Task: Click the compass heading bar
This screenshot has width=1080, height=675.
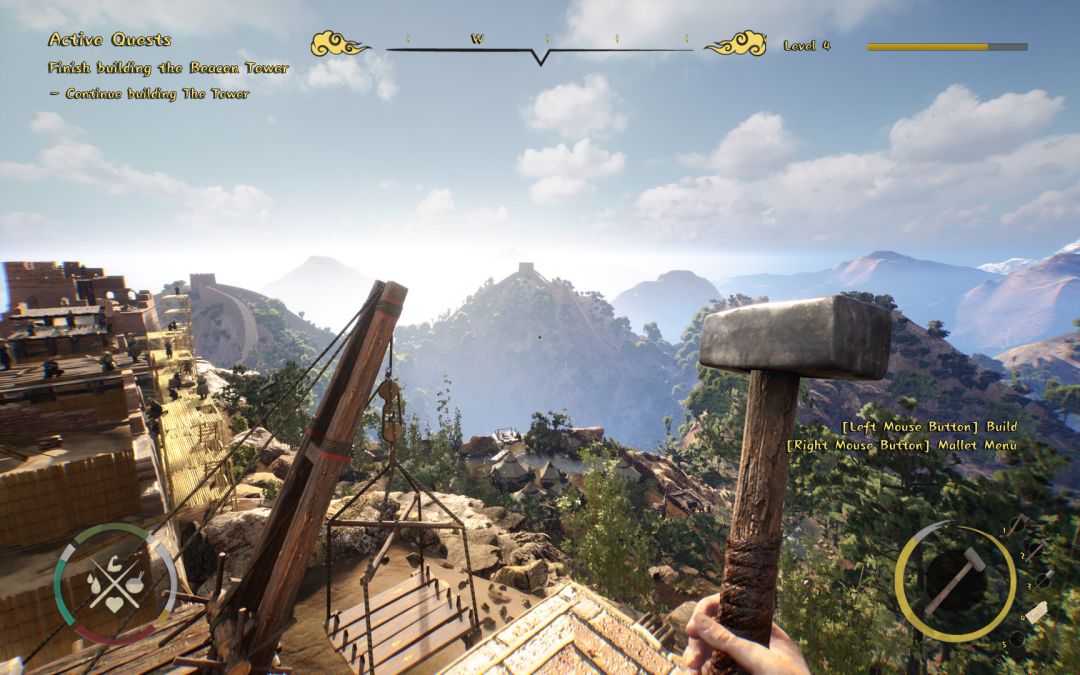Action: 539,46
